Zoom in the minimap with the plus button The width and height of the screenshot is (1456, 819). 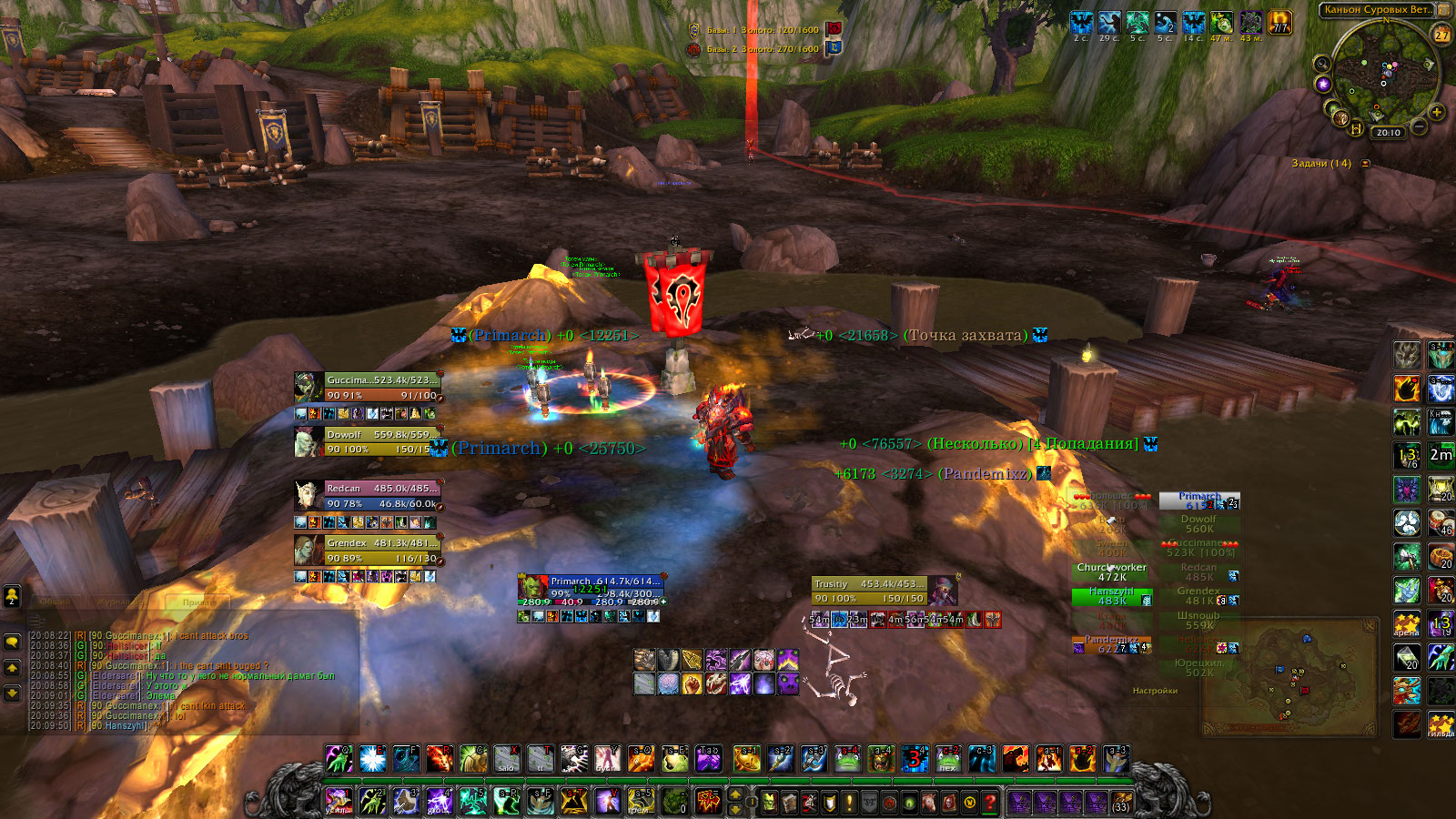point(1437,113)
